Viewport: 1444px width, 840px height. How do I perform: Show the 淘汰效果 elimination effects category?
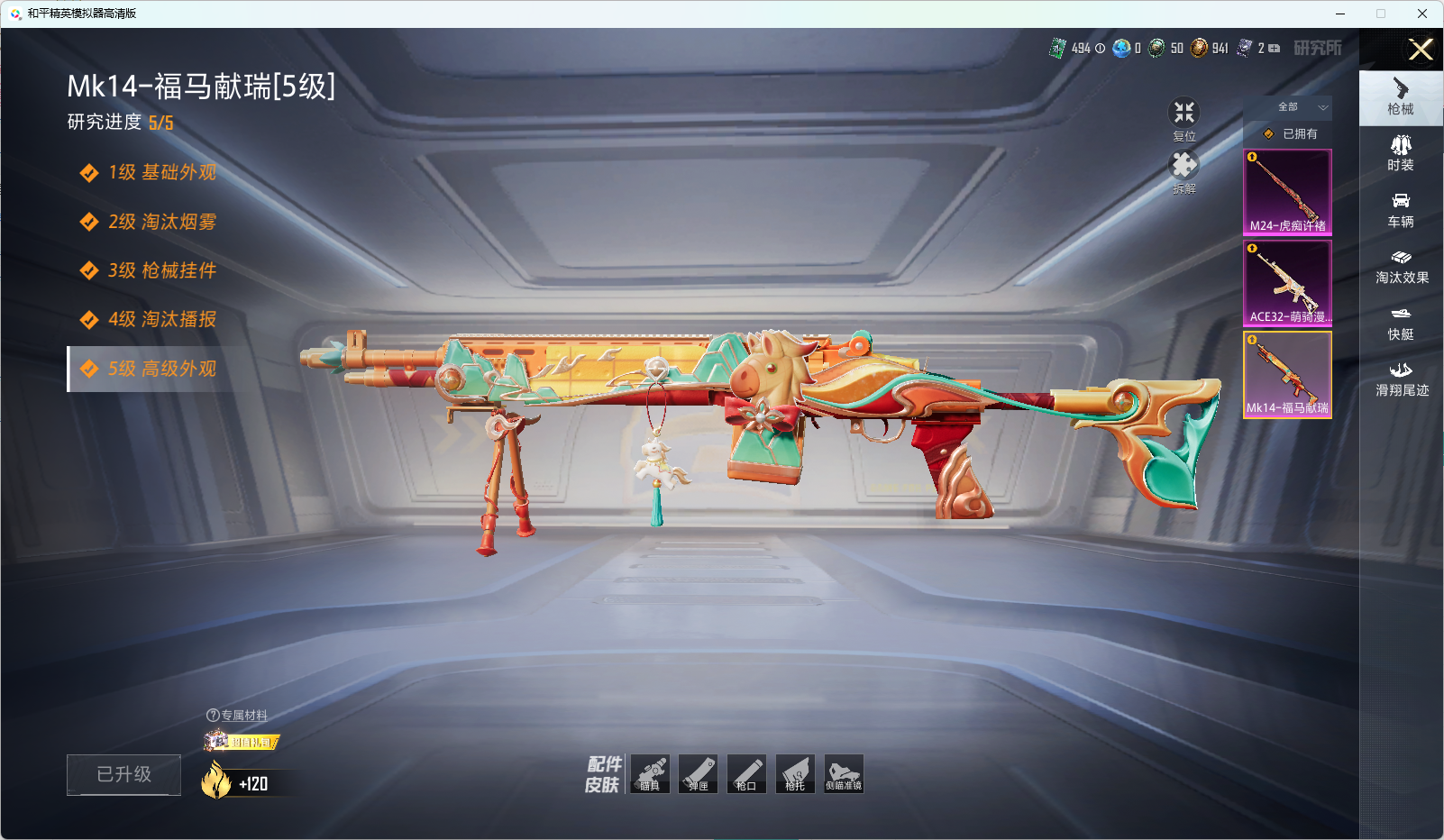1402,267
